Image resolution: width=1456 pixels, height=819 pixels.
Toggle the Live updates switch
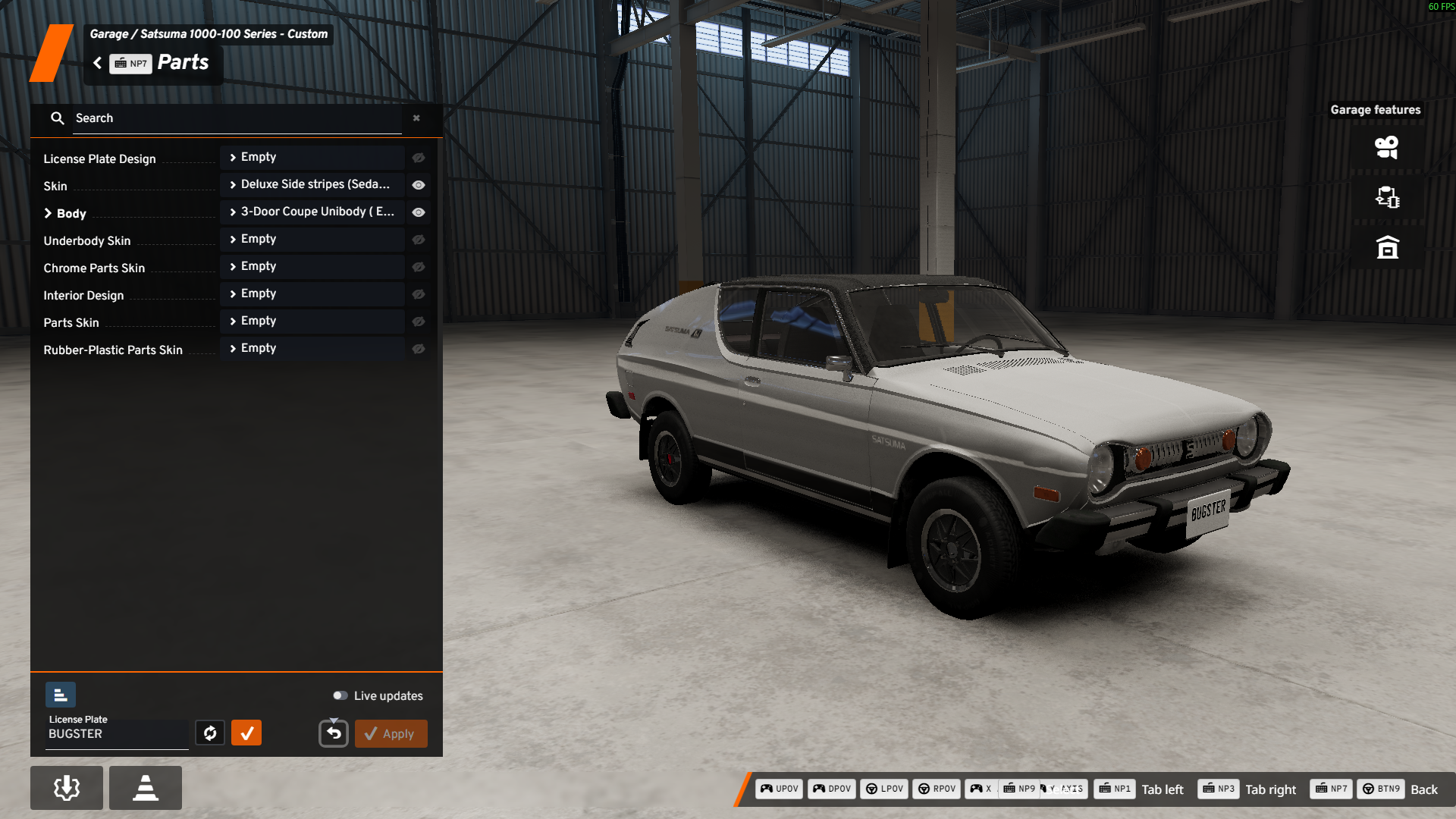(x=340, y=695)
